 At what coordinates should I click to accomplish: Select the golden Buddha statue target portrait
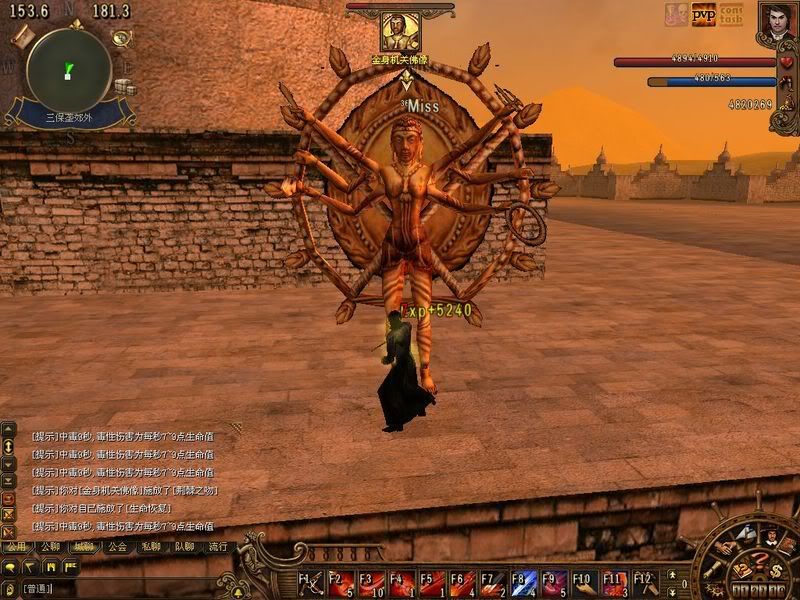pyautogui.click(x=400, y=32)
